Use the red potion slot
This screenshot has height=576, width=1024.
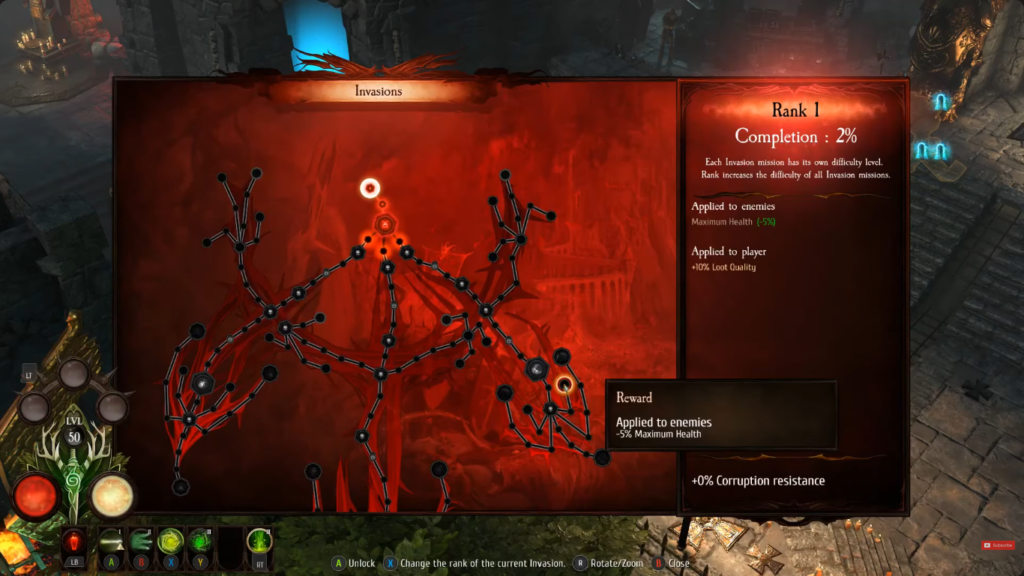click(x=72, y=542)
